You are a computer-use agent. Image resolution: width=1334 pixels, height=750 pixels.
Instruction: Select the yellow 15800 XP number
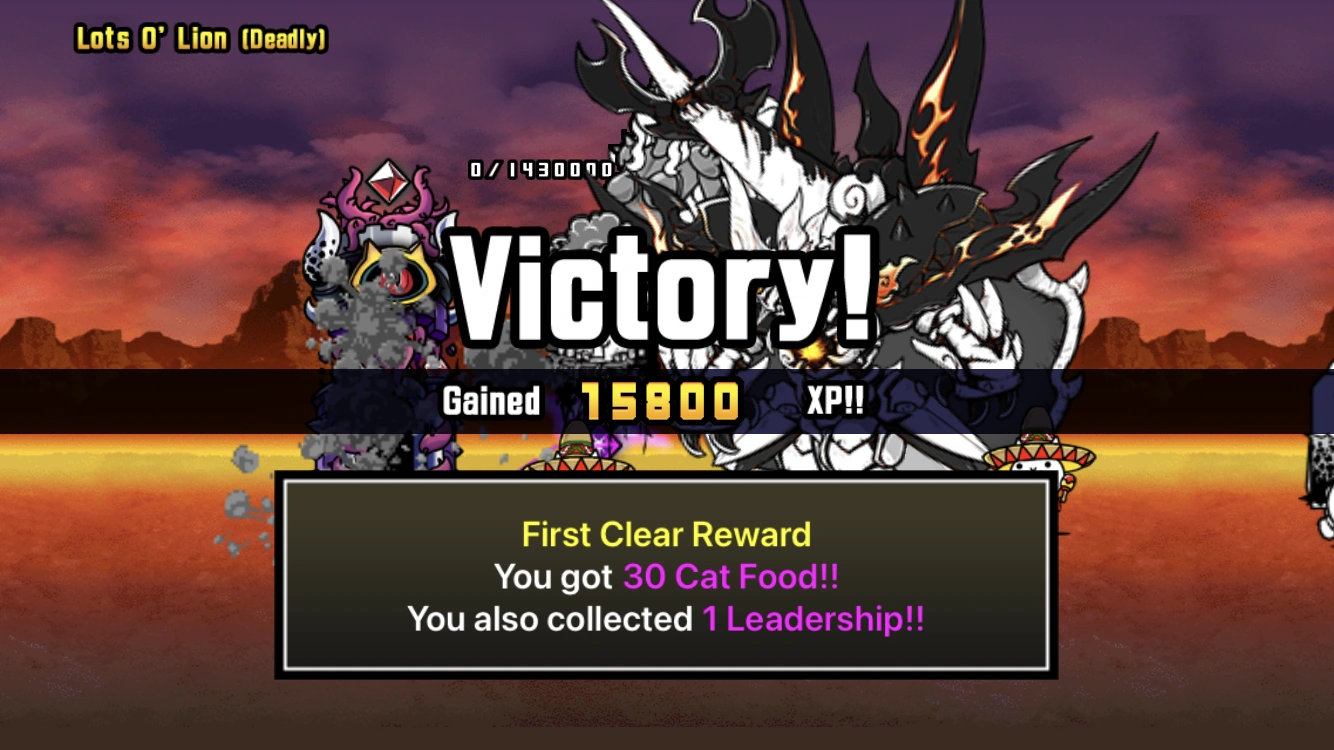click(x=660, y=402)
